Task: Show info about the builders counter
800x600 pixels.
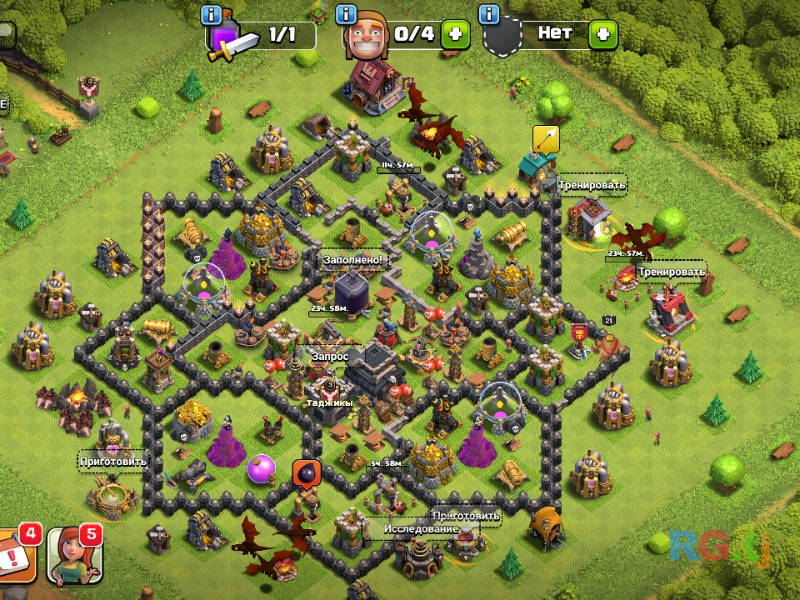Action: point(346,15)
